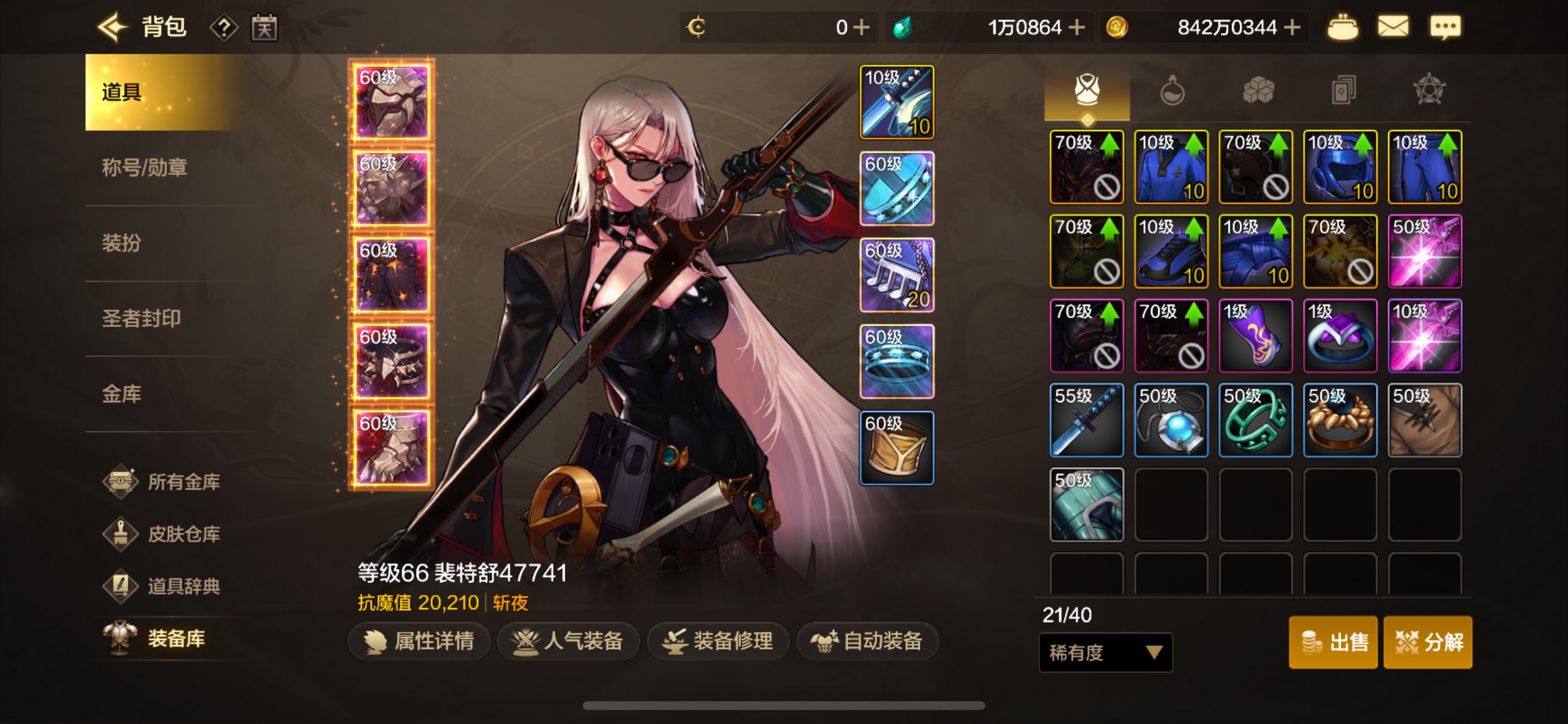This screenshot has height=724, width=1568.
Task: Open the 圣者封印 menu entry
Action: pos(141,318)
